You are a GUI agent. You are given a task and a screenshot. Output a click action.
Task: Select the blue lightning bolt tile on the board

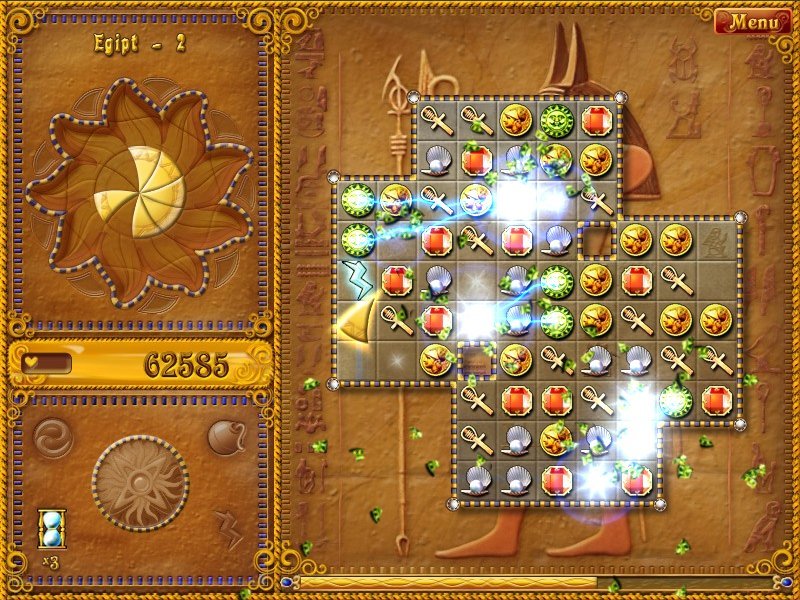[356, 278]
